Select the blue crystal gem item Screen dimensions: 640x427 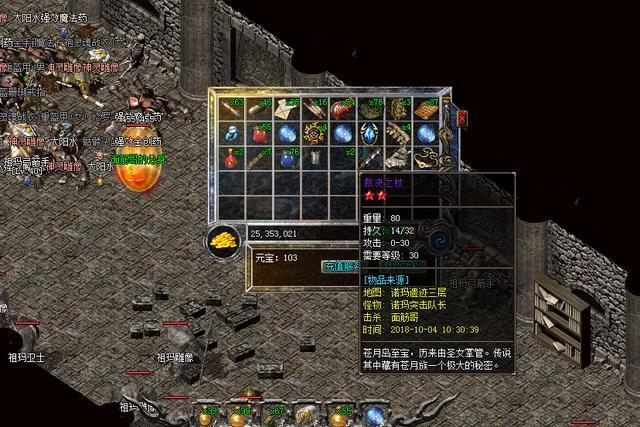[x=370, y=134]
